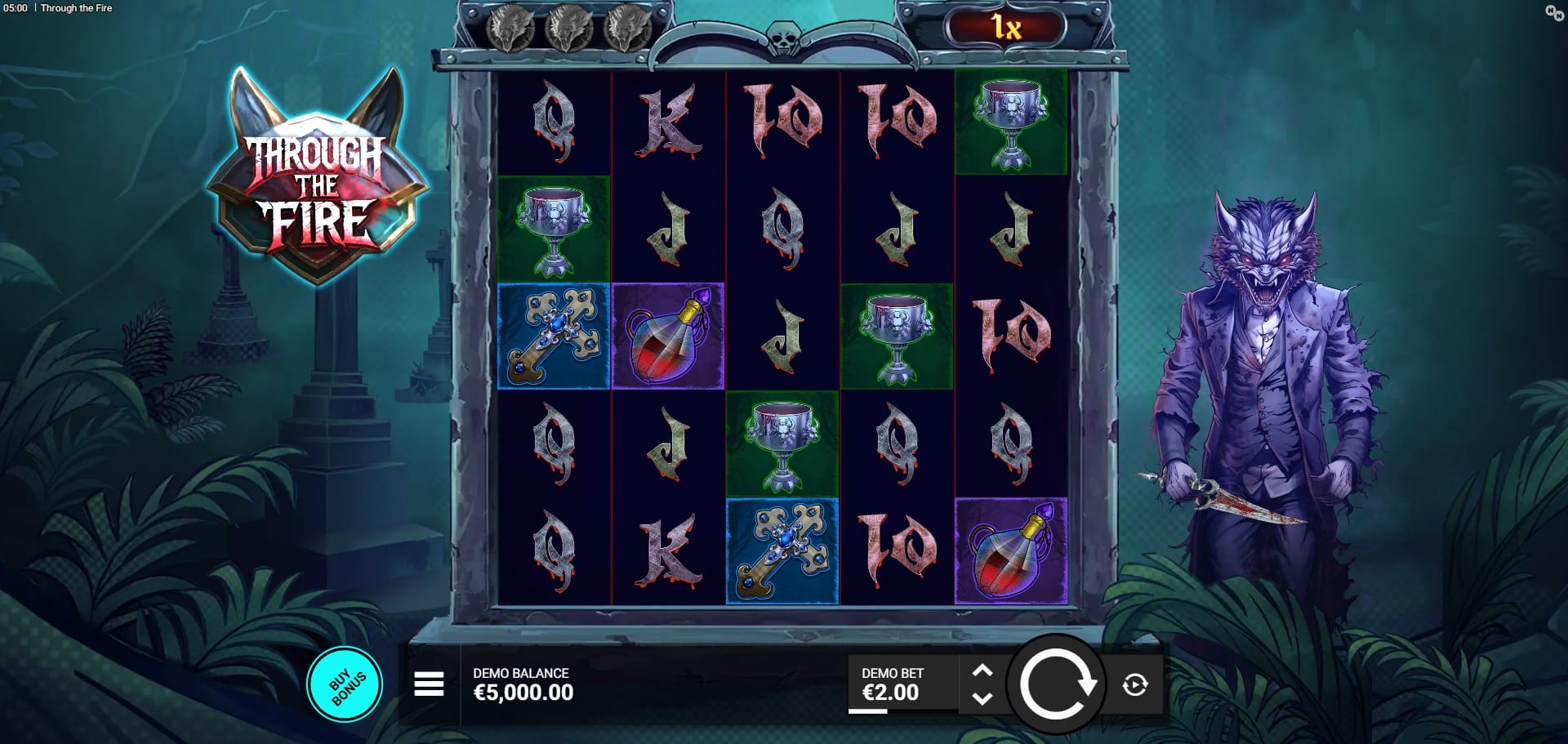Spin the reels with the circular arrow
The height and width of the screenshot is (744, 1568).
pyautogui.click(x=1056, y=684)
